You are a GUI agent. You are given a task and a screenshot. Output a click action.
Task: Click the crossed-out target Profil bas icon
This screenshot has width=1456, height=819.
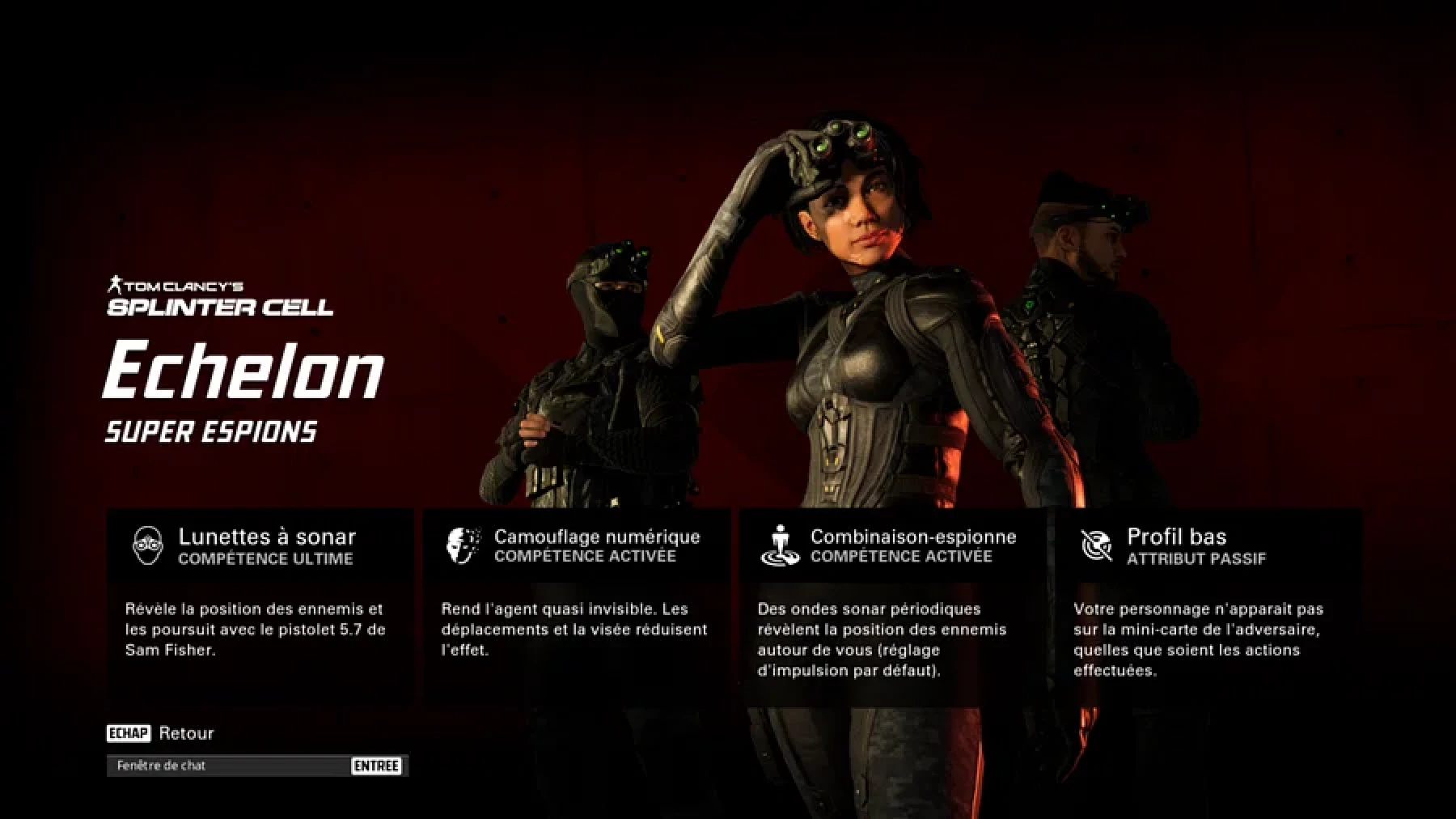(x=1097, y=545)
